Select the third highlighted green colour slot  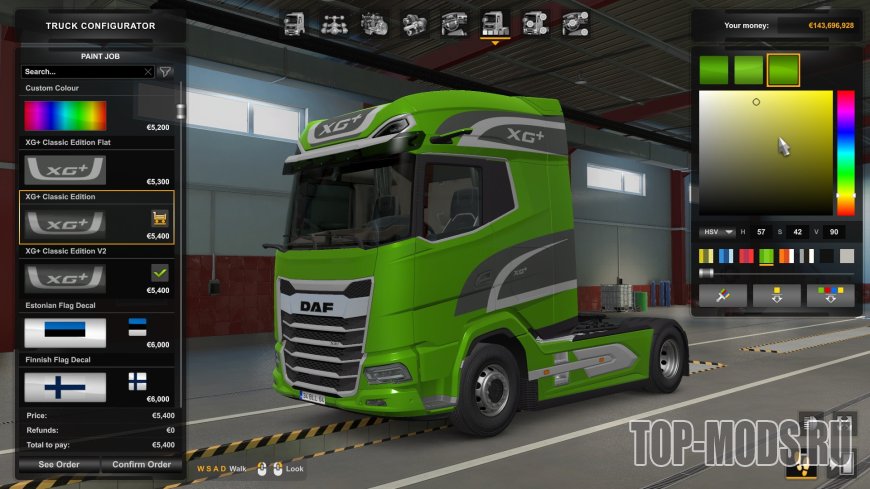[783, 70]
